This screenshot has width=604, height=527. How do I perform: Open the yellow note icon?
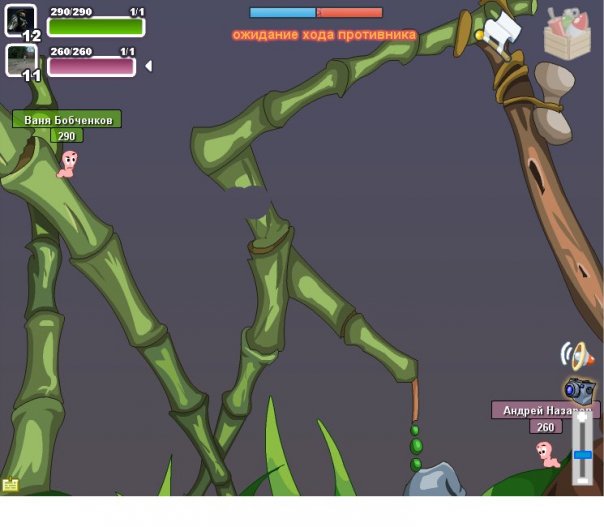pos(10,485)
